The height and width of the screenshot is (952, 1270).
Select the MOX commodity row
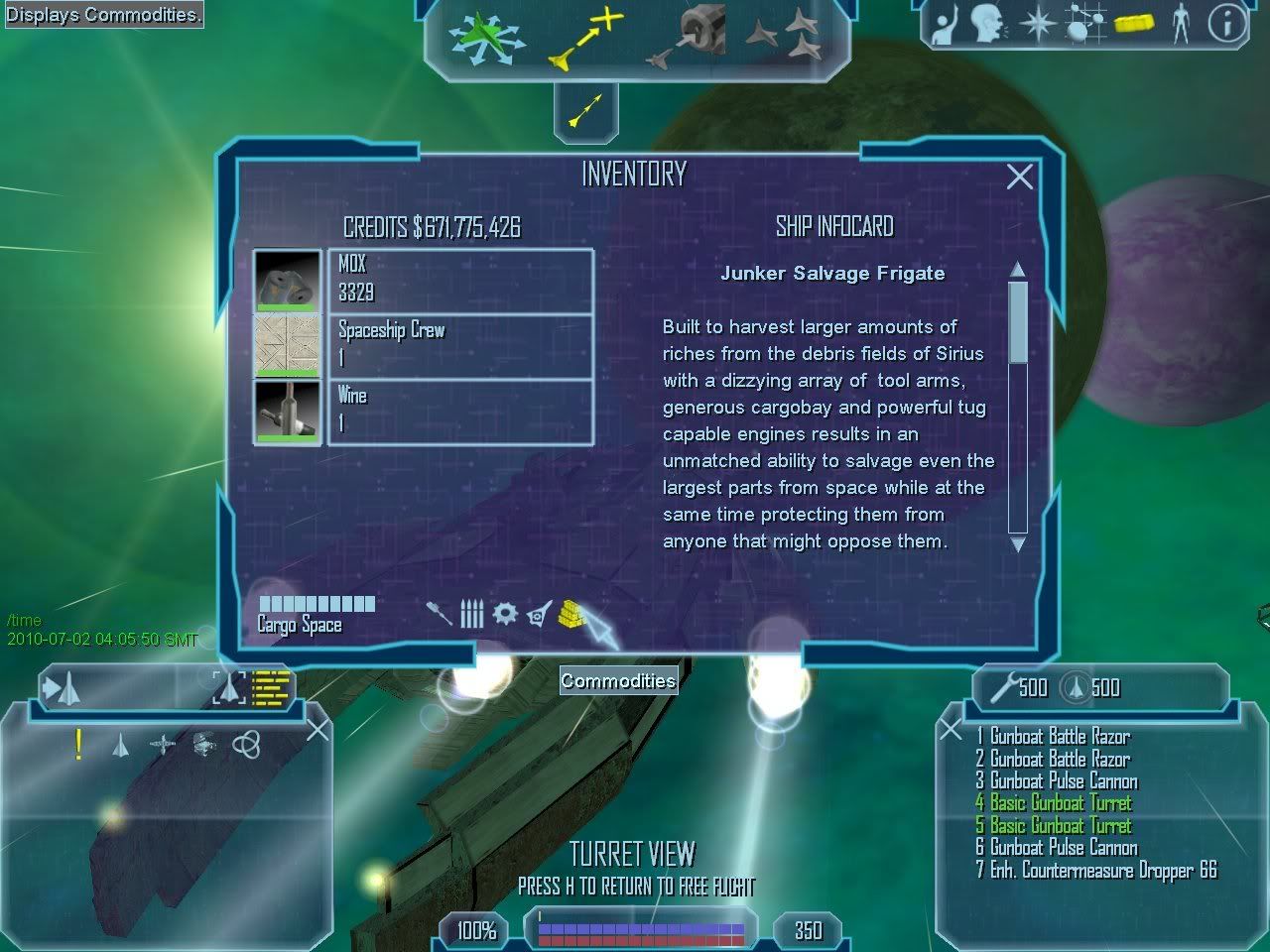pos(460,280)
